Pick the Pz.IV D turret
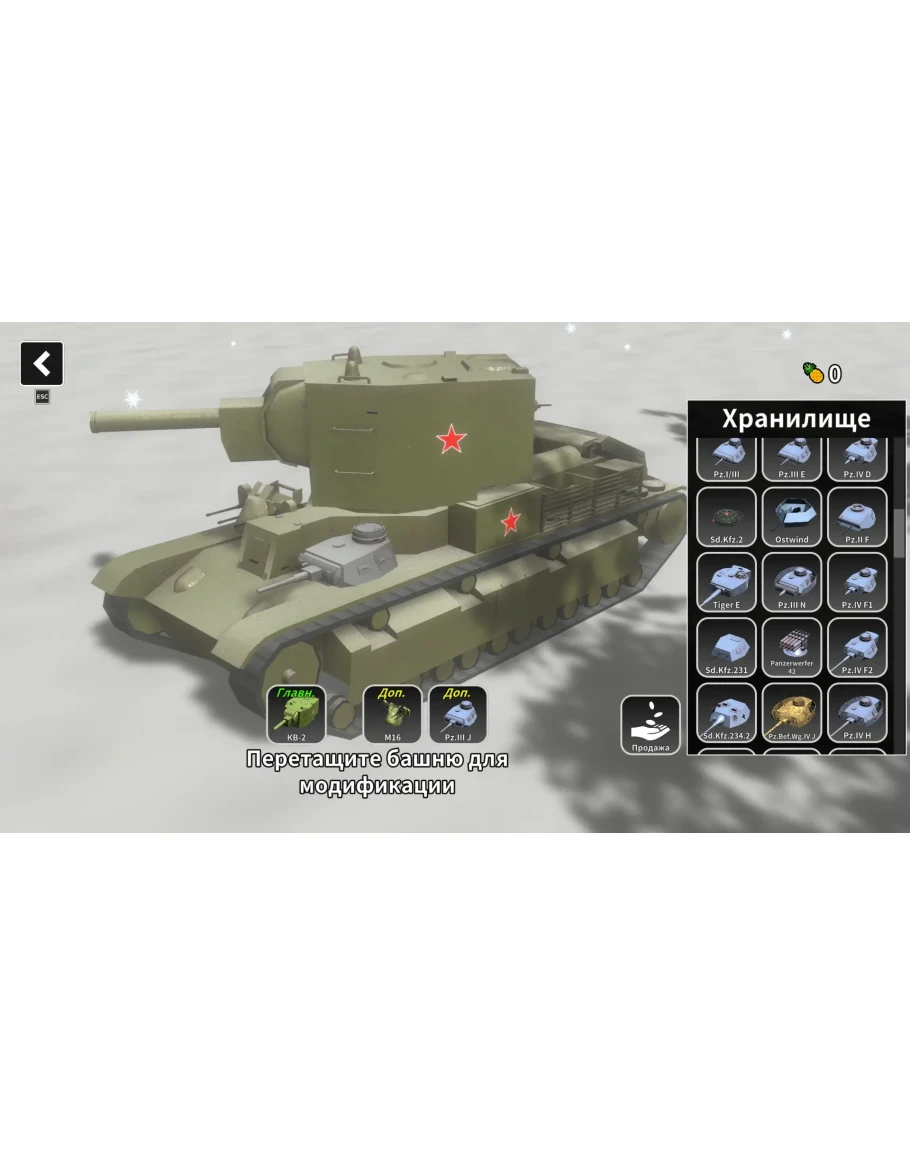Viewport: 910px width, 1155px height. pos(857,458)
